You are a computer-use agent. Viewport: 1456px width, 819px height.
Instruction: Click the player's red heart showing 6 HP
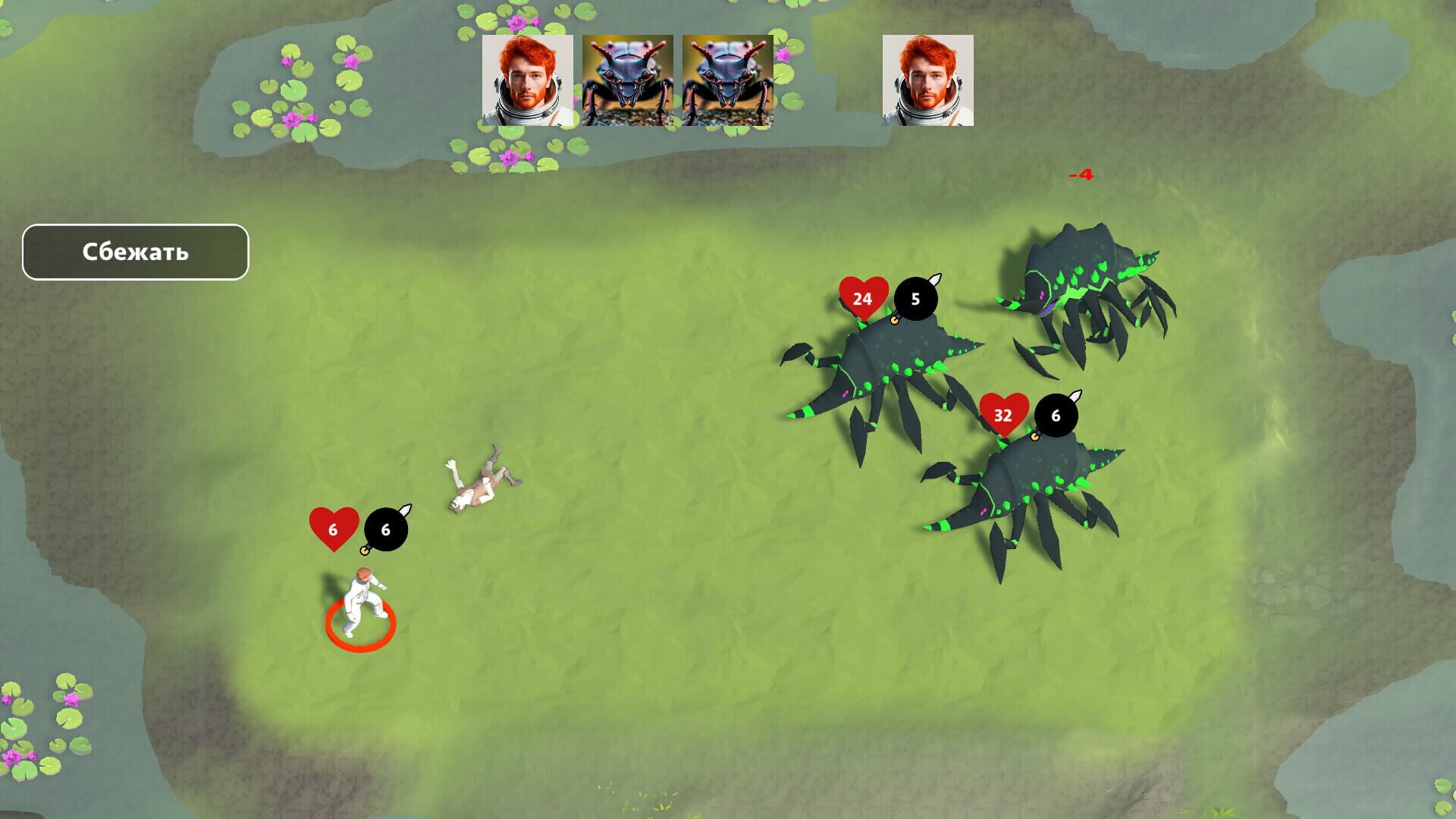(x=334, y=530)
